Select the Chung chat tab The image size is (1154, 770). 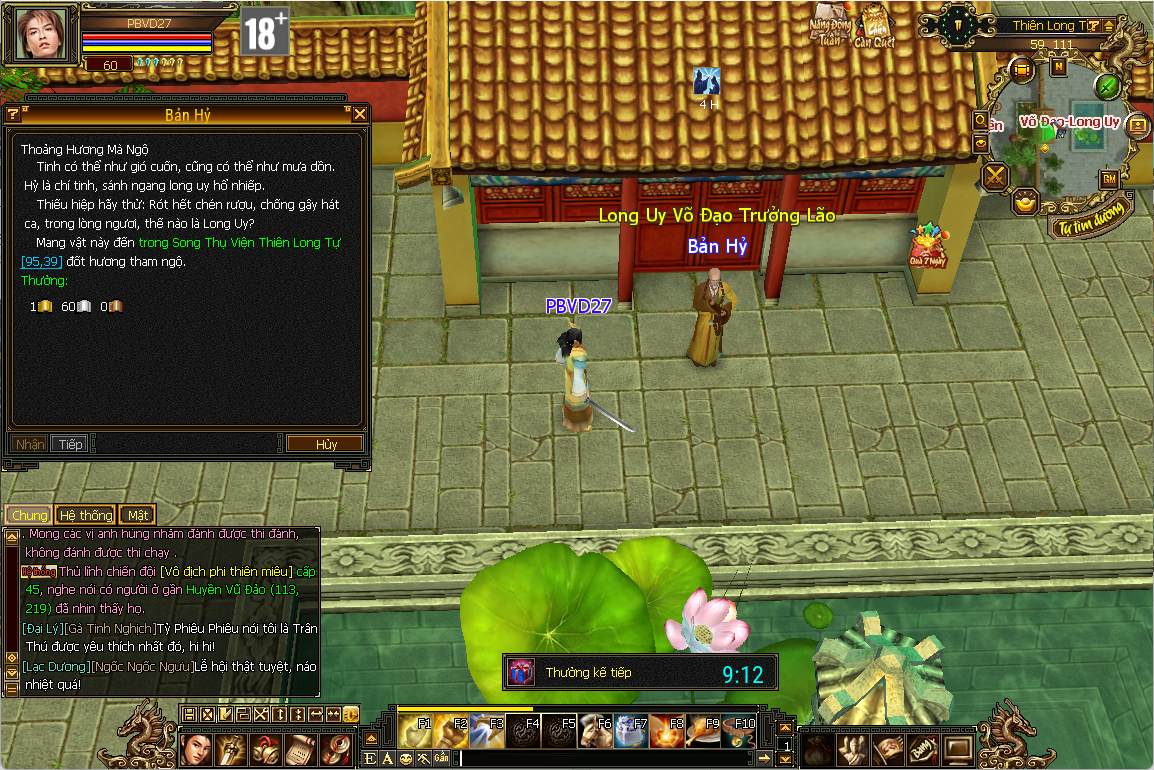(29, 515)
